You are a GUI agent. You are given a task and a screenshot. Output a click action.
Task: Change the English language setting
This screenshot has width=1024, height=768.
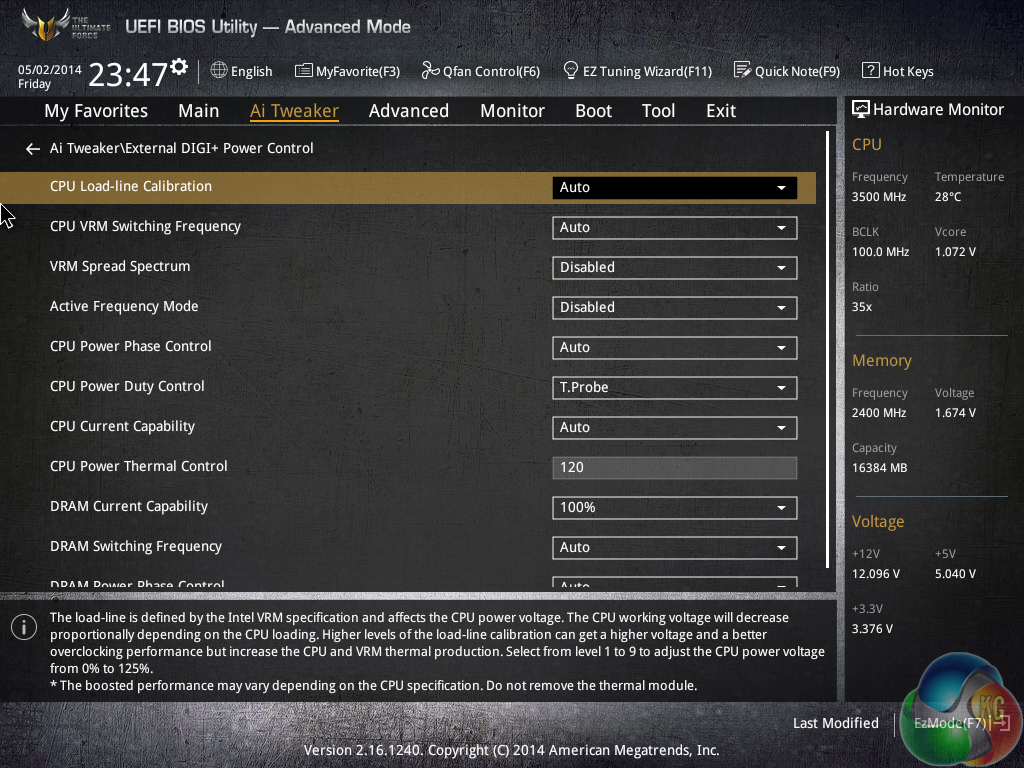(x=242, y=71)
